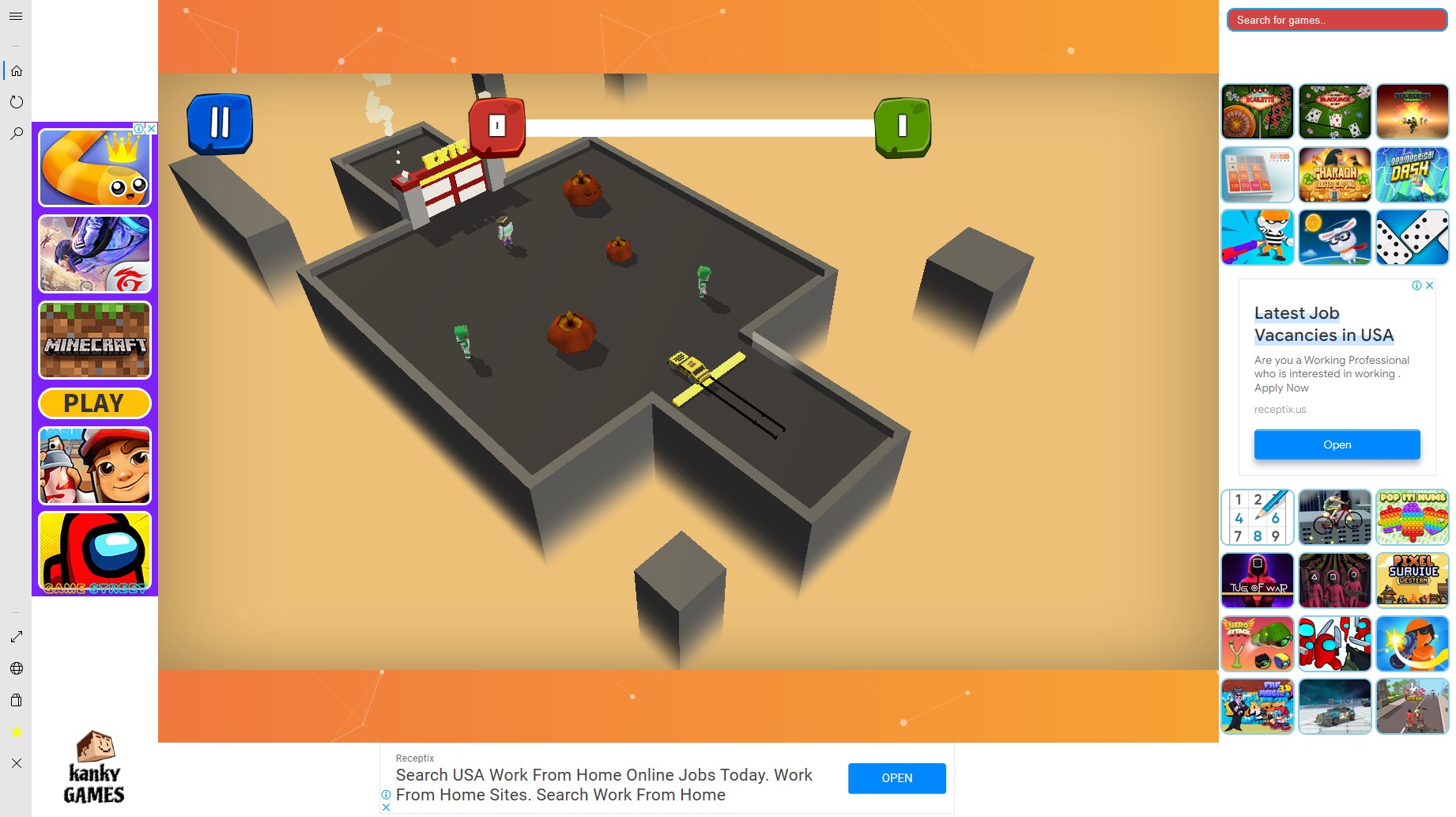The image size is (1456, 817).
Task: Open the shopping bag icon
Action: pos(17,700)
